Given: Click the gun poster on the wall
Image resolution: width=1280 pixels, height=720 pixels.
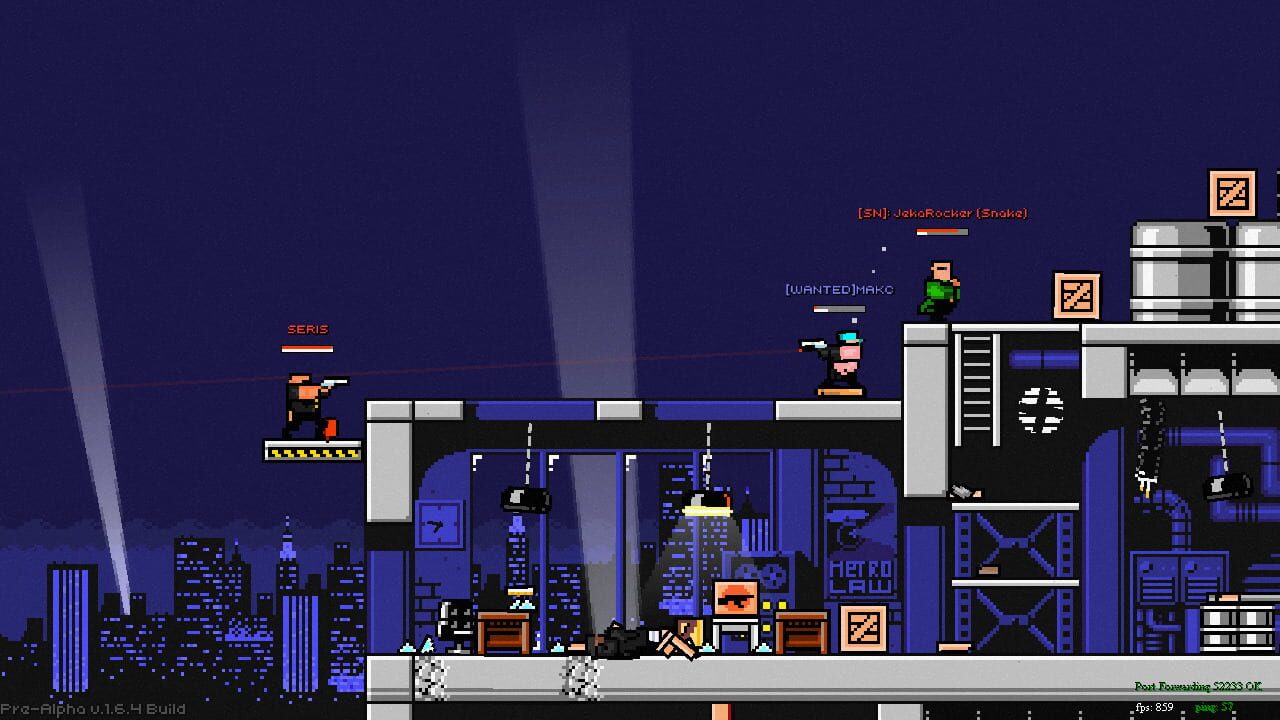Looking at the screenshot, I should tap(736, 598).
